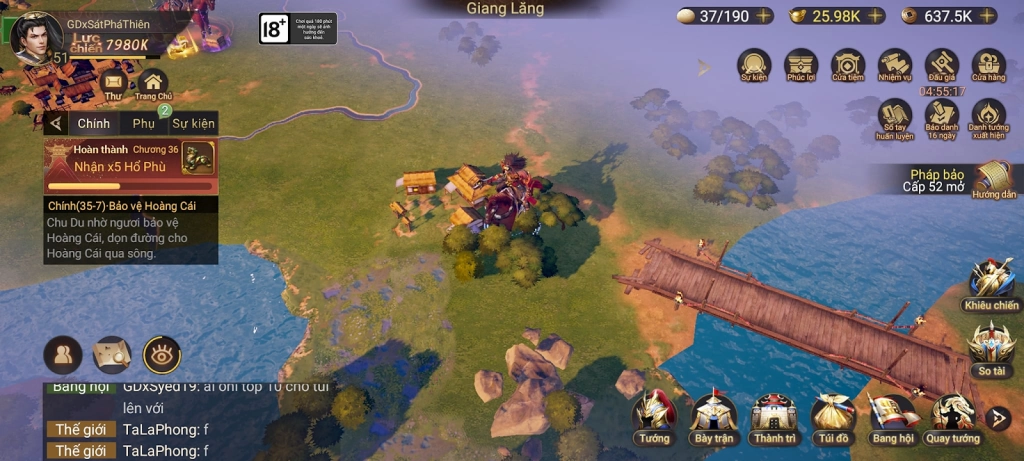This screenshot has width=1024, height=461.
Task: Open the Sự kiện events icon
Action: 754,65
